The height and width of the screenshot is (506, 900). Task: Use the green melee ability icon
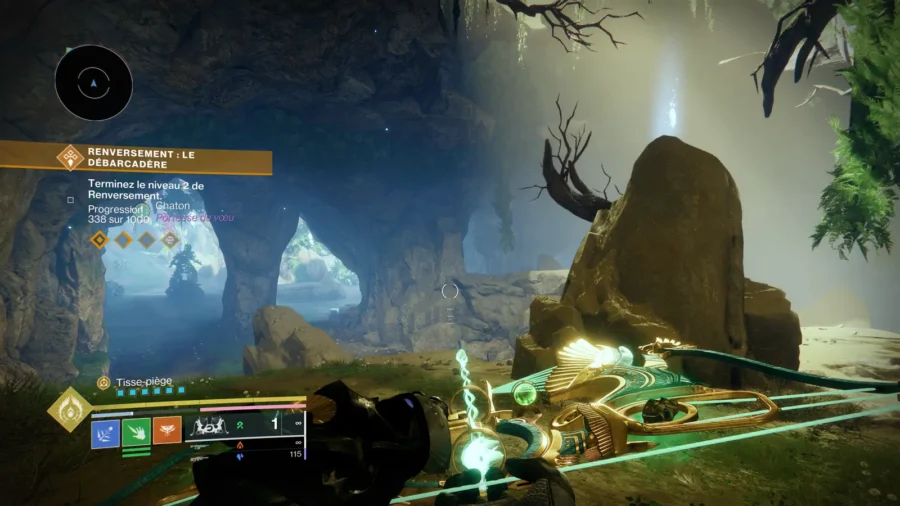click(136, 431)
